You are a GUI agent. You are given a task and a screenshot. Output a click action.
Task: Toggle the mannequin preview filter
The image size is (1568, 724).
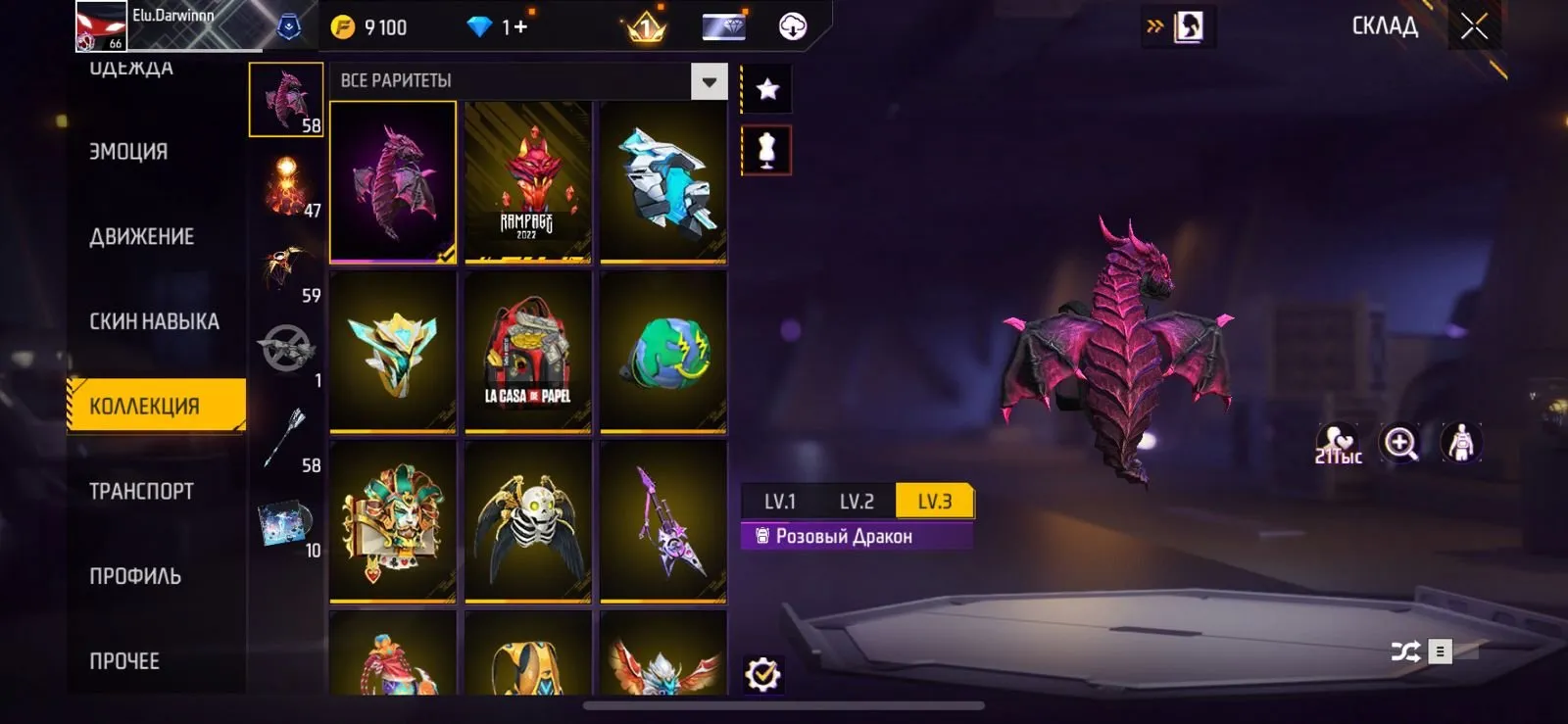(765, 152)
